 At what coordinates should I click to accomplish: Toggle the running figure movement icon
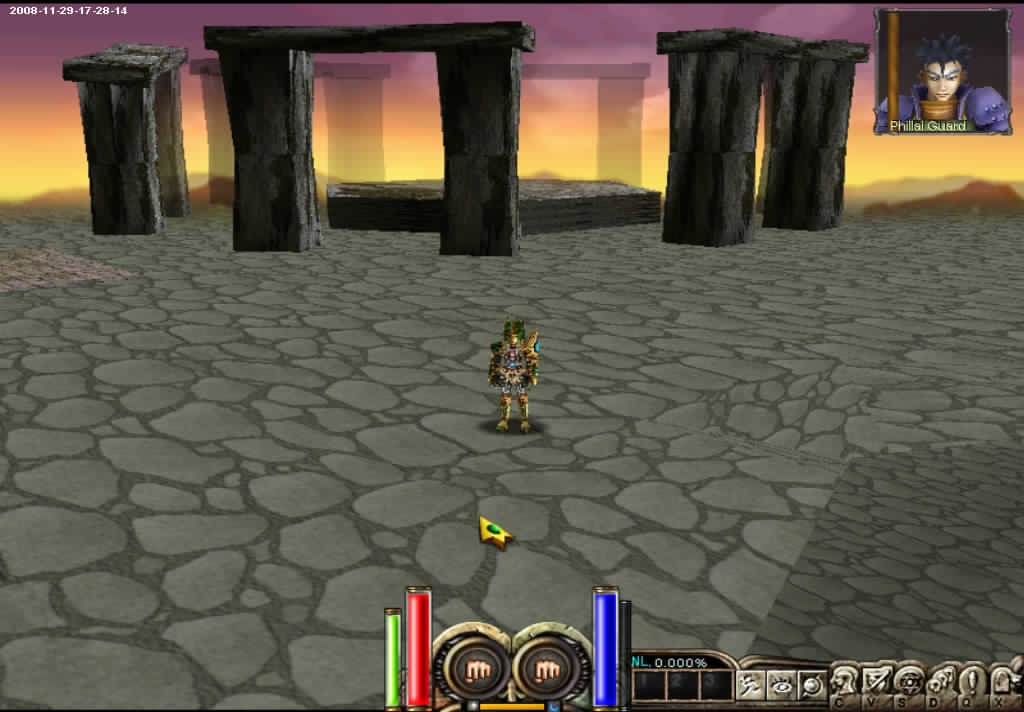750,685
